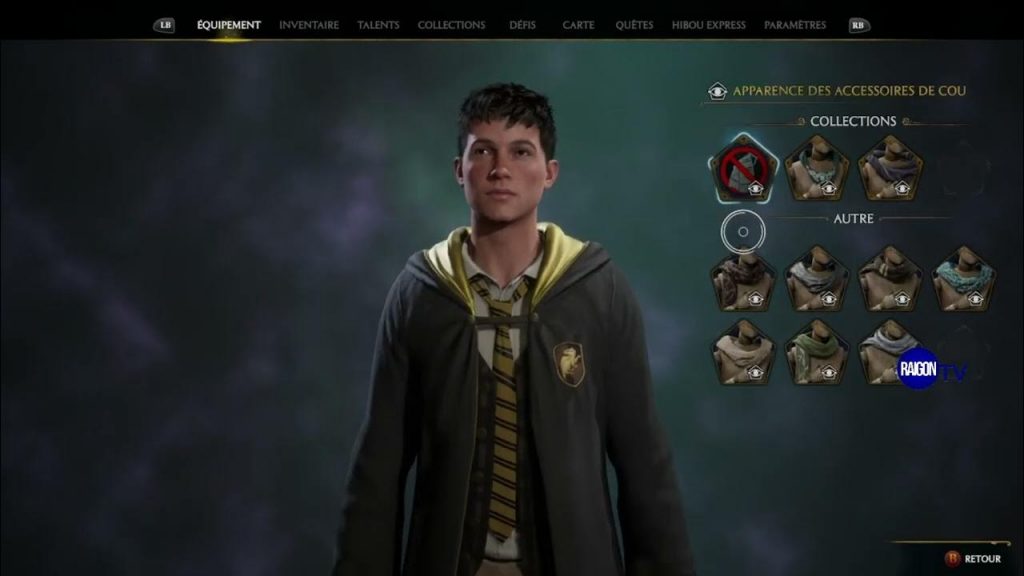1024x576 pixels.
Task: Open the Talents tab
Action: click(378, 25)
